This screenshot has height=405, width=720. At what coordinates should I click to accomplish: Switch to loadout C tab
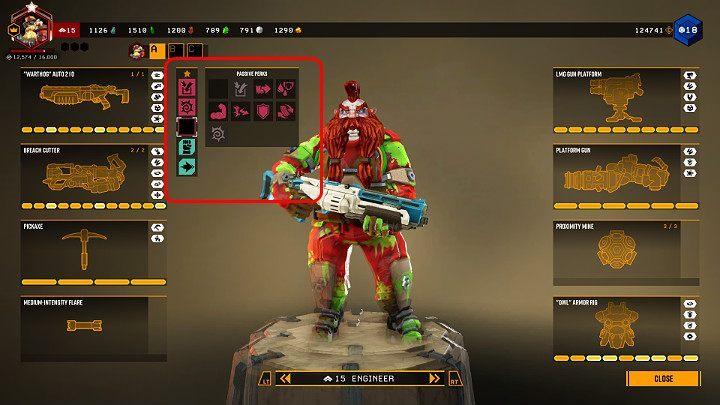click(195, 50)
